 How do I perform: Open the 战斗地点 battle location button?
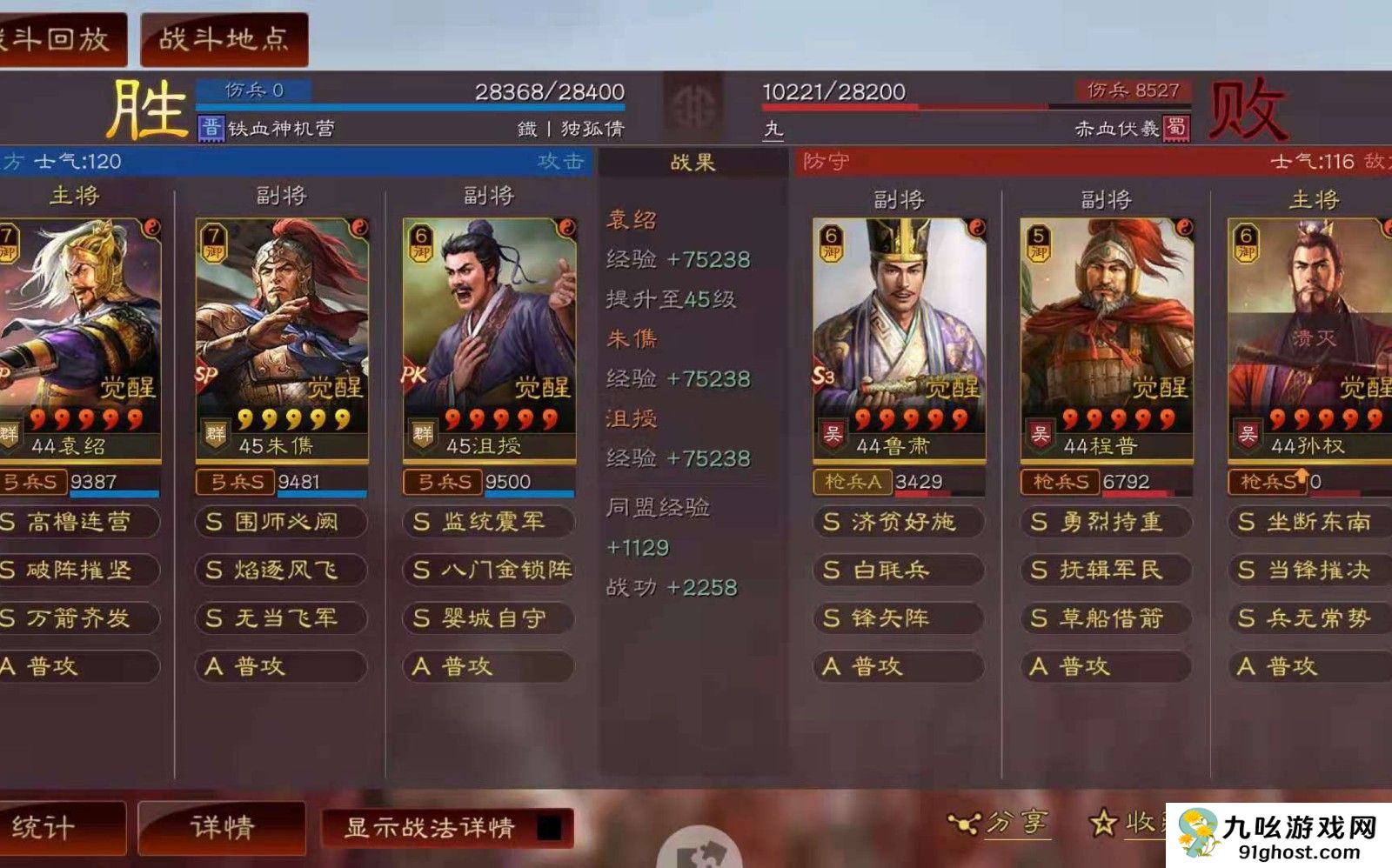click(224, 39)
